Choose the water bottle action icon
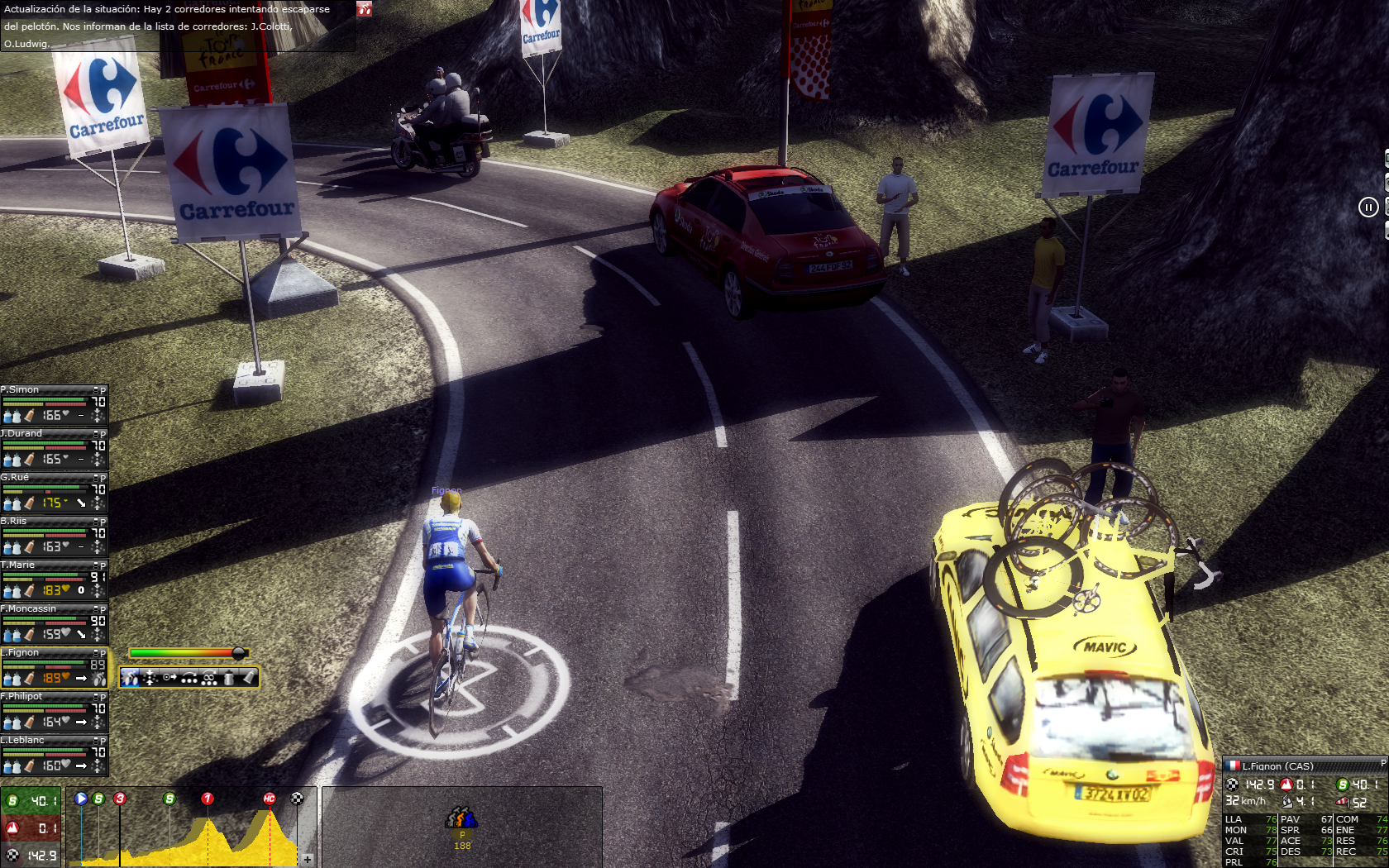This screenshot has width=1389, height=868. point(229,679)
